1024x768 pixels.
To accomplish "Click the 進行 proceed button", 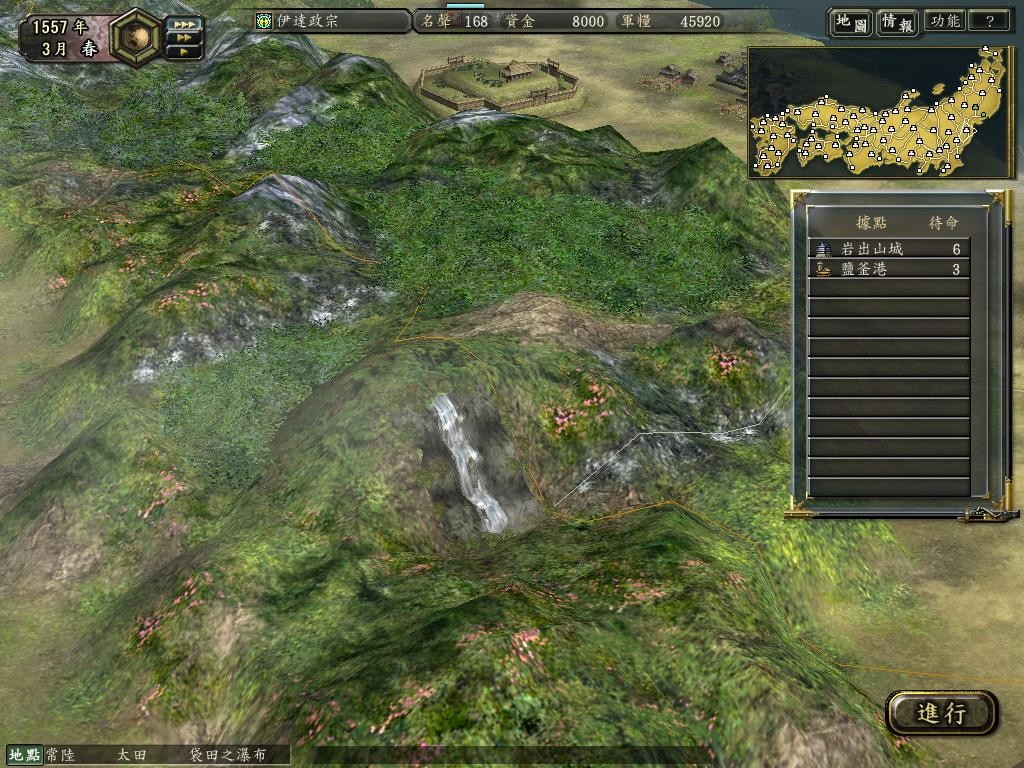I will coord(941,713).
